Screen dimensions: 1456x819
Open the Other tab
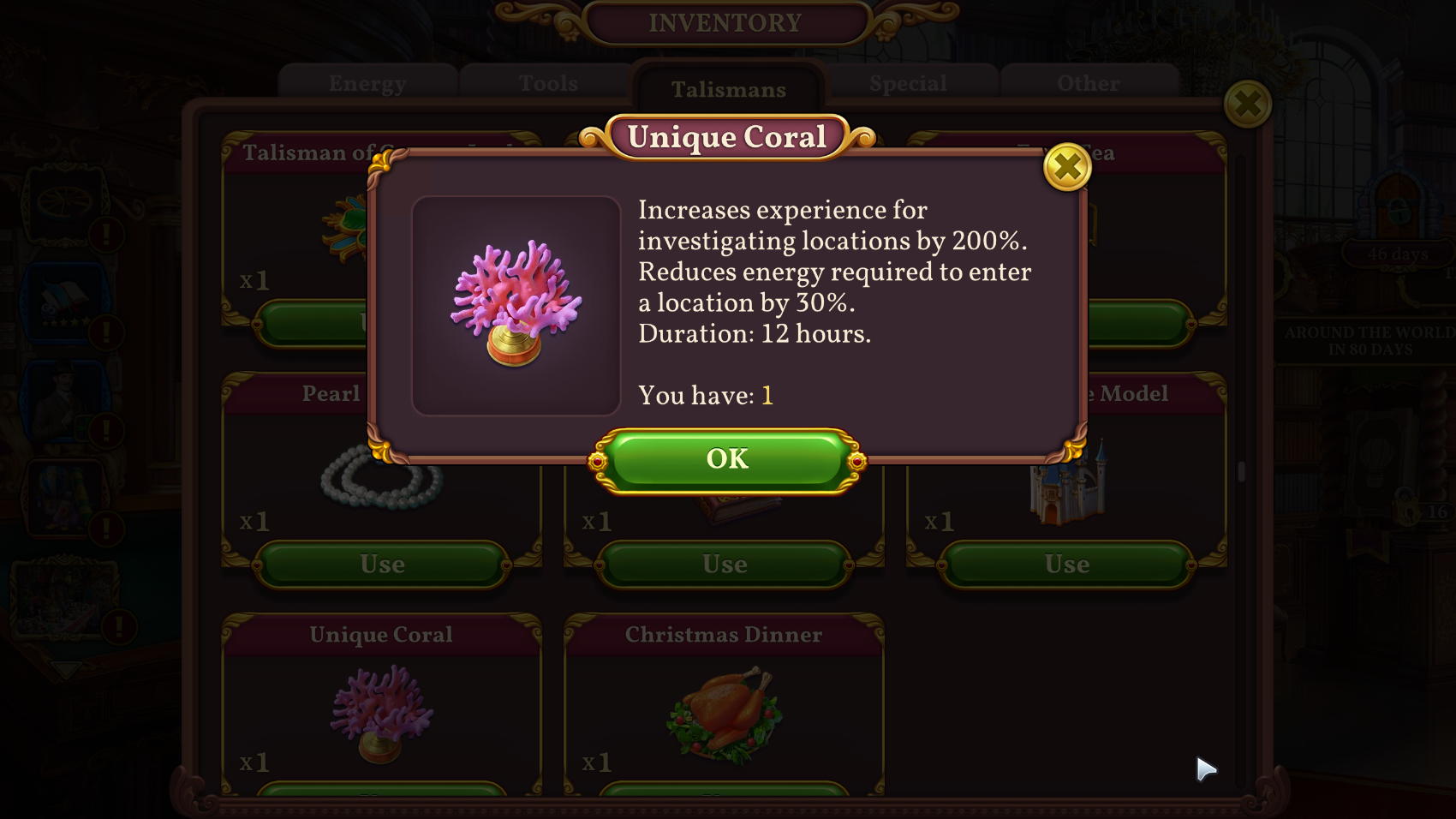1086,83
